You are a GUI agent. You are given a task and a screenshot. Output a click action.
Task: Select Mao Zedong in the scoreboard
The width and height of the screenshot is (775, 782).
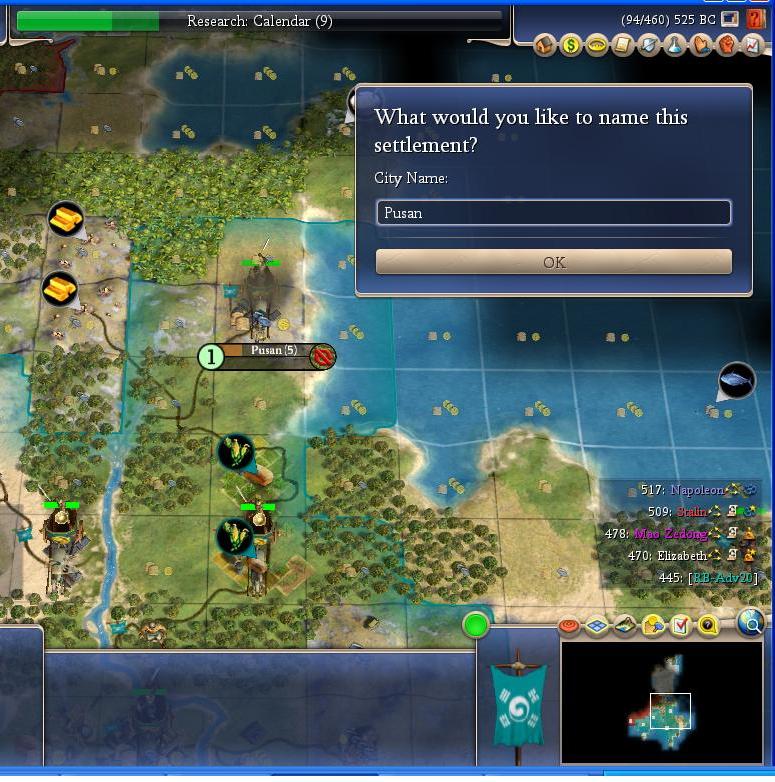pyautogui.click(x=669, y=534)
